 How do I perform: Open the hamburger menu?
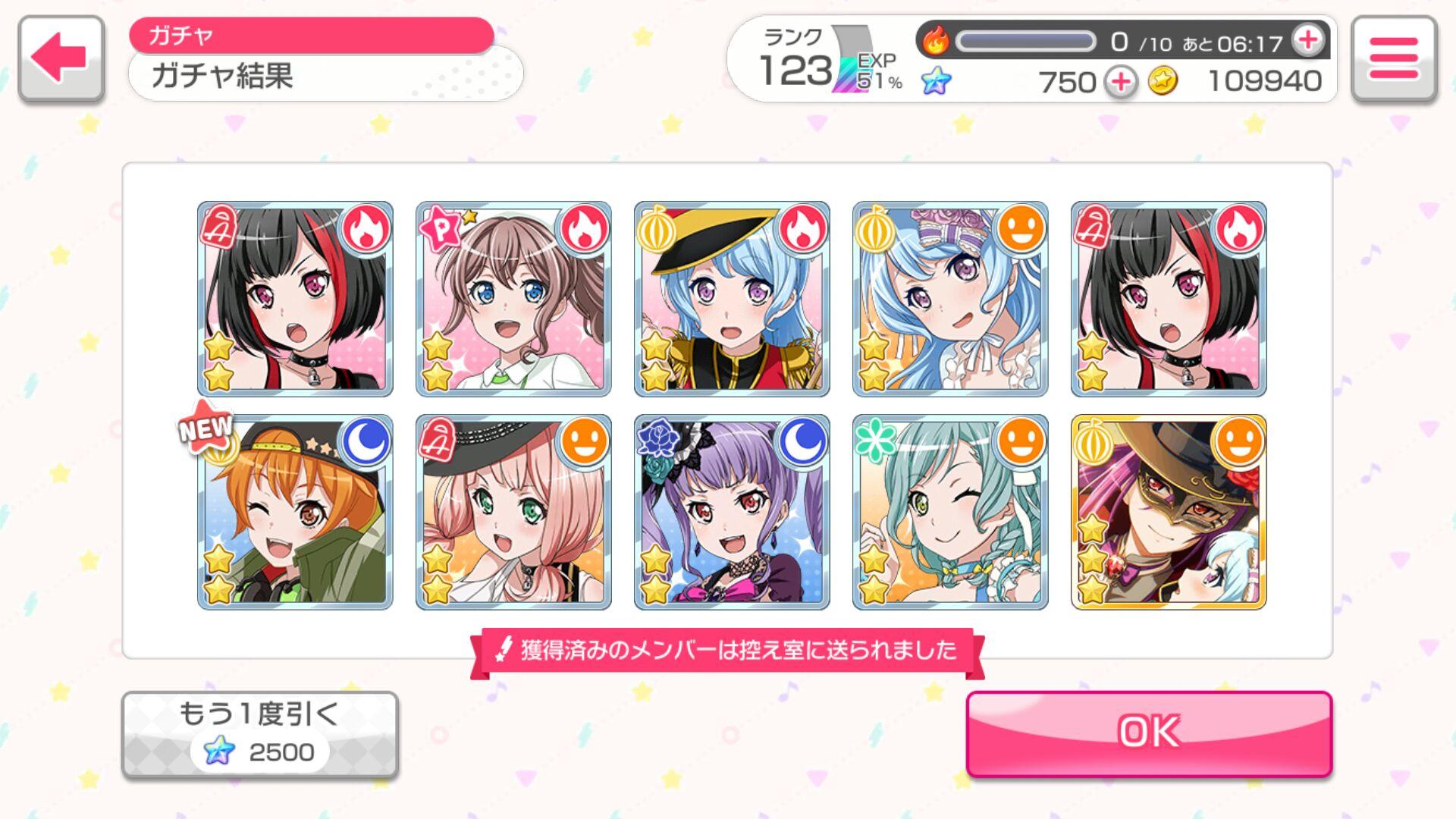point(1394,58)
